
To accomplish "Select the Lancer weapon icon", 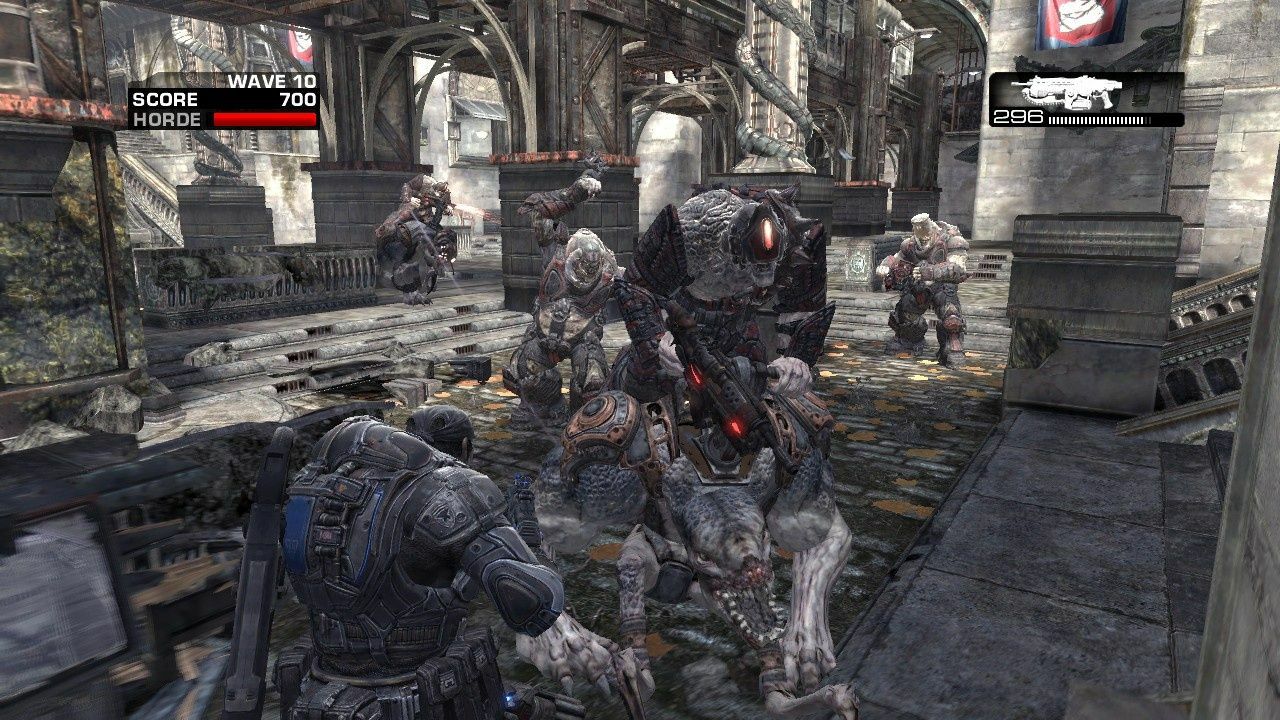I will pyautogui.click(x=1070, y=92).
